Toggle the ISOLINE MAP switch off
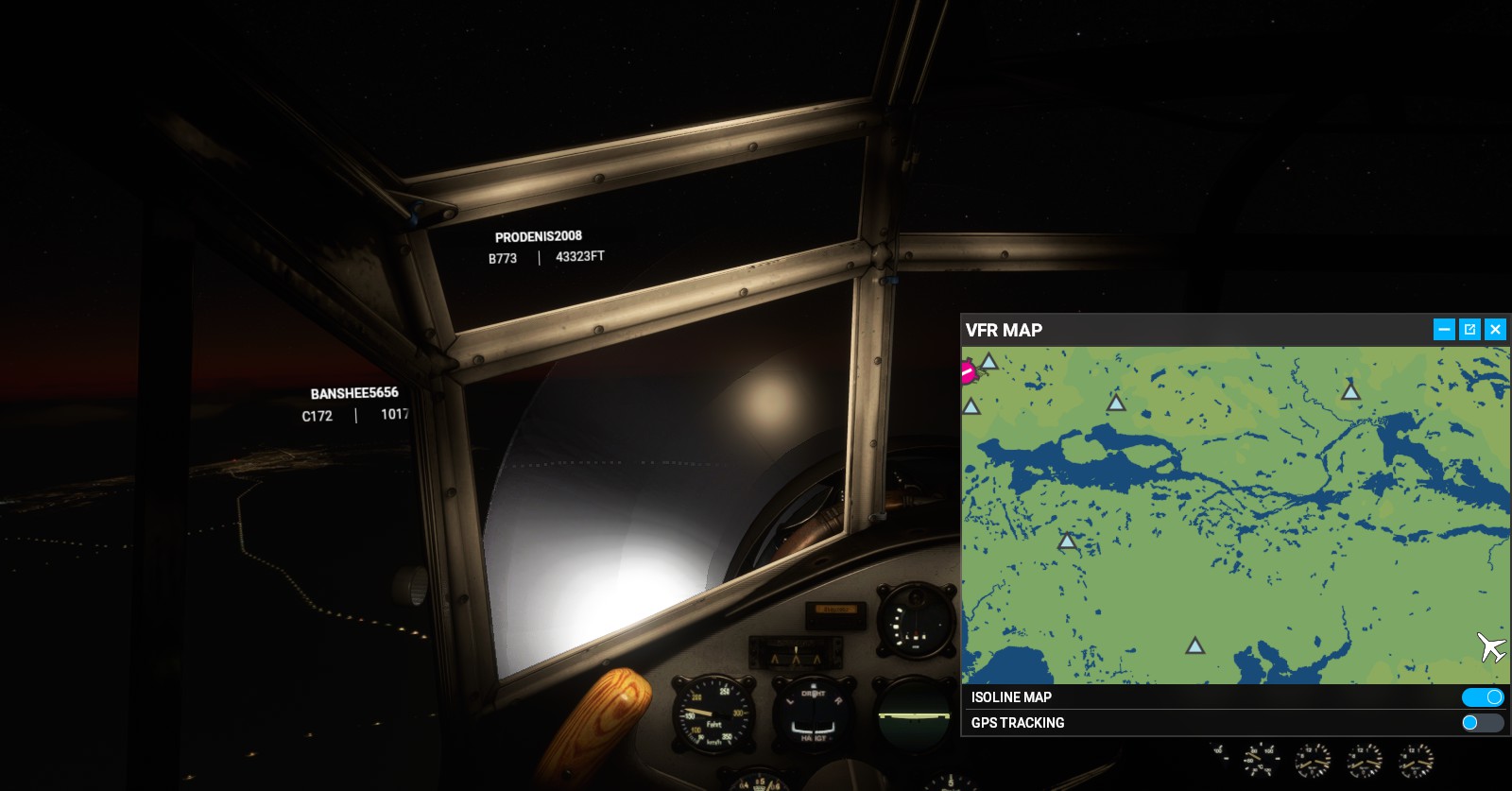The image size is (1512, 791). tap(1482, 697)
